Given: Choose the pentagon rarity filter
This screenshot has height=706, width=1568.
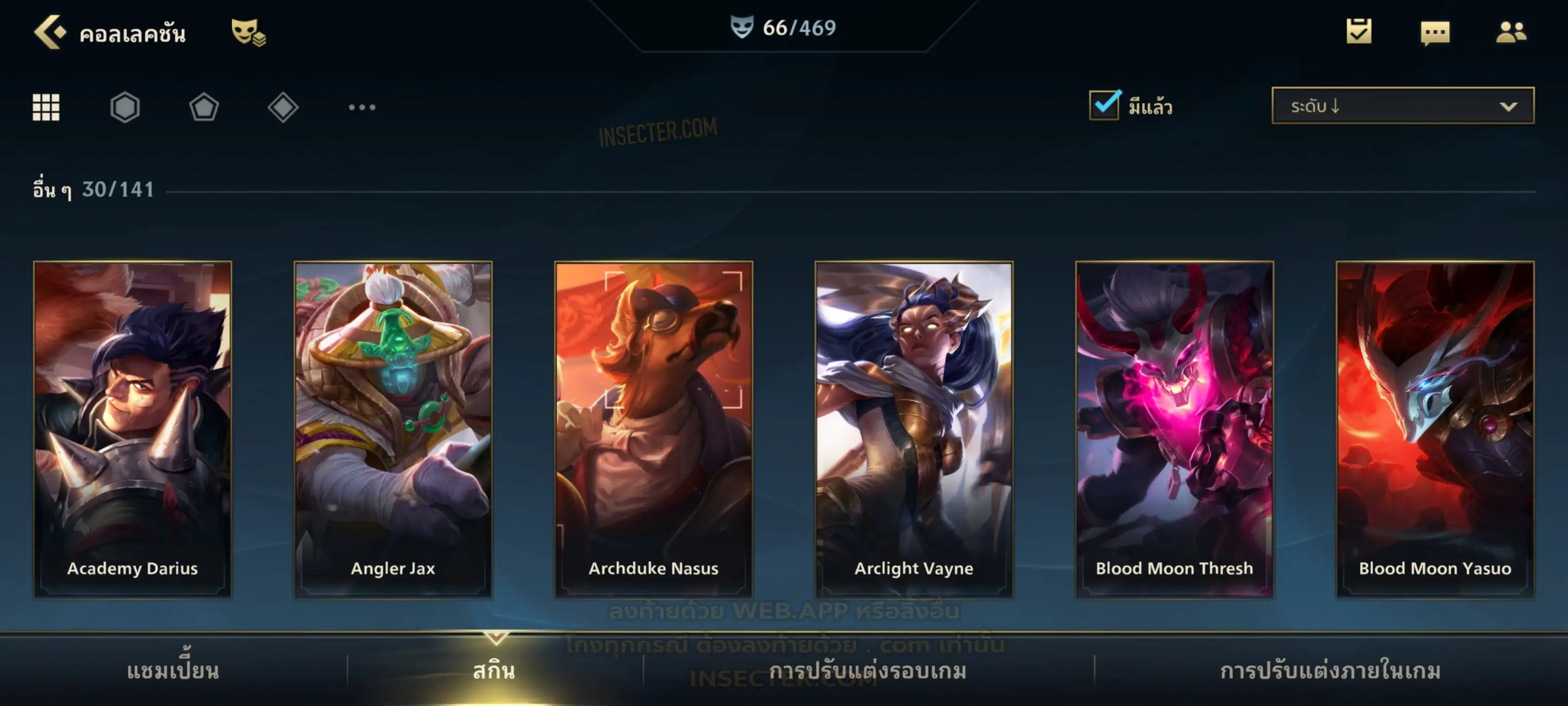Looking at the screenshot, I should 204,107.
